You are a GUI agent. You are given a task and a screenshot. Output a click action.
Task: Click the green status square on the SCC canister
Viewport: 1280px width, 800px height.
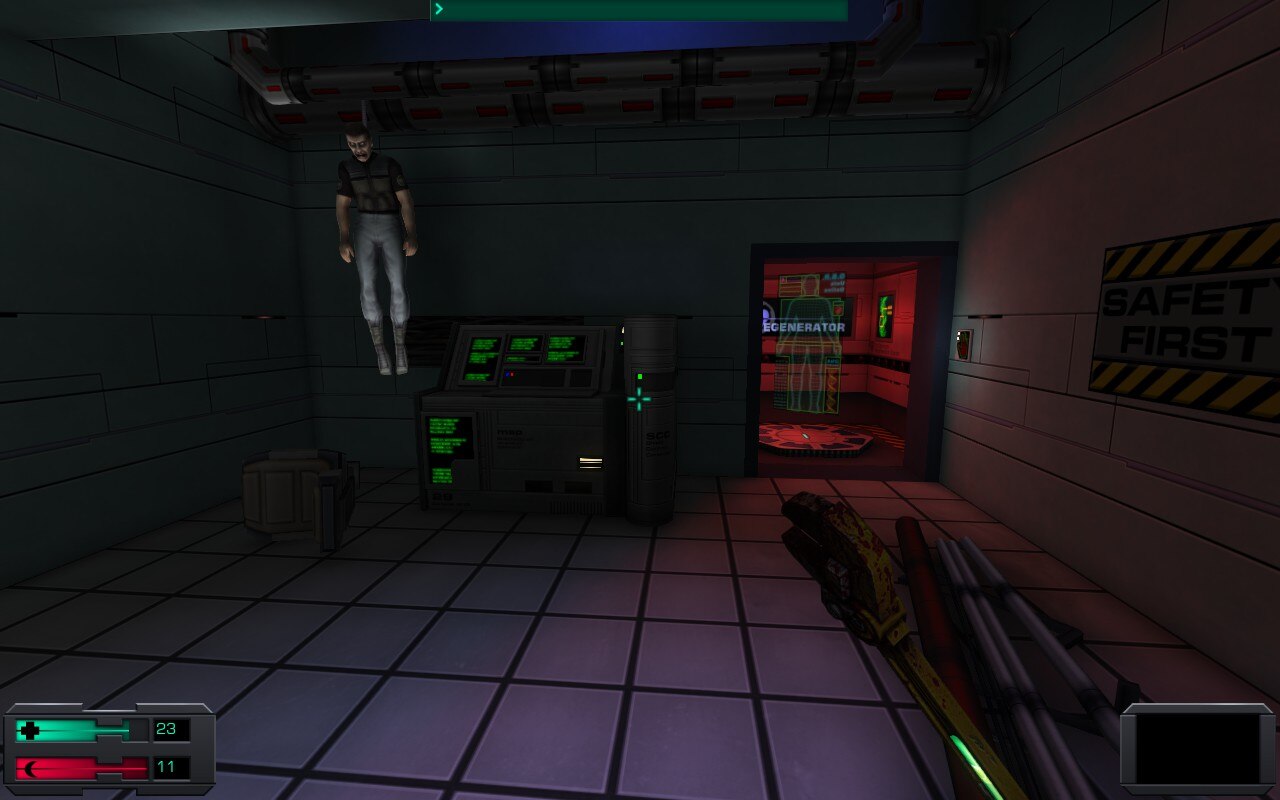click(639, 377)
